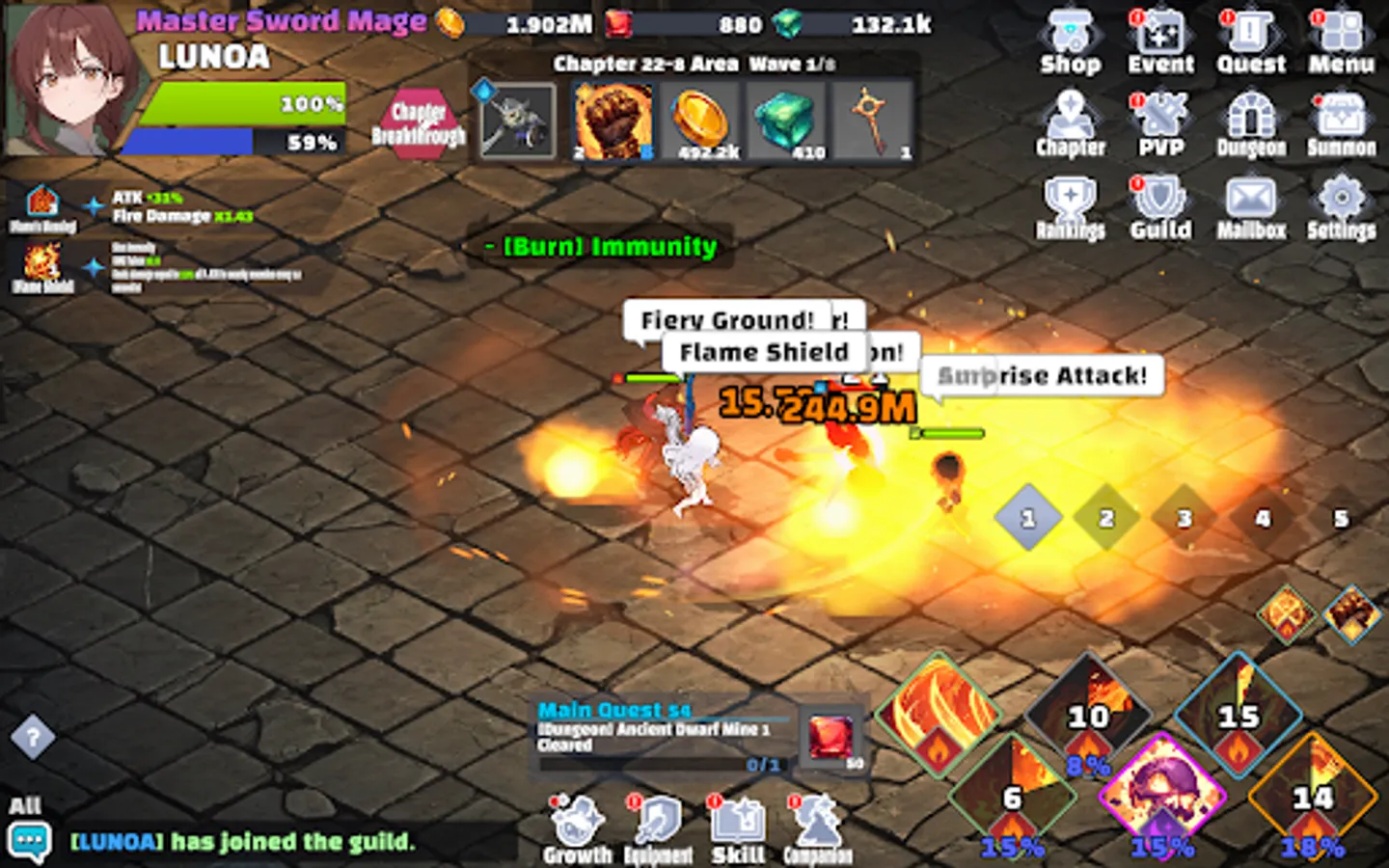1389x868 pixels.
Task: Open the Shop
Action: [x=1071, y=39]
